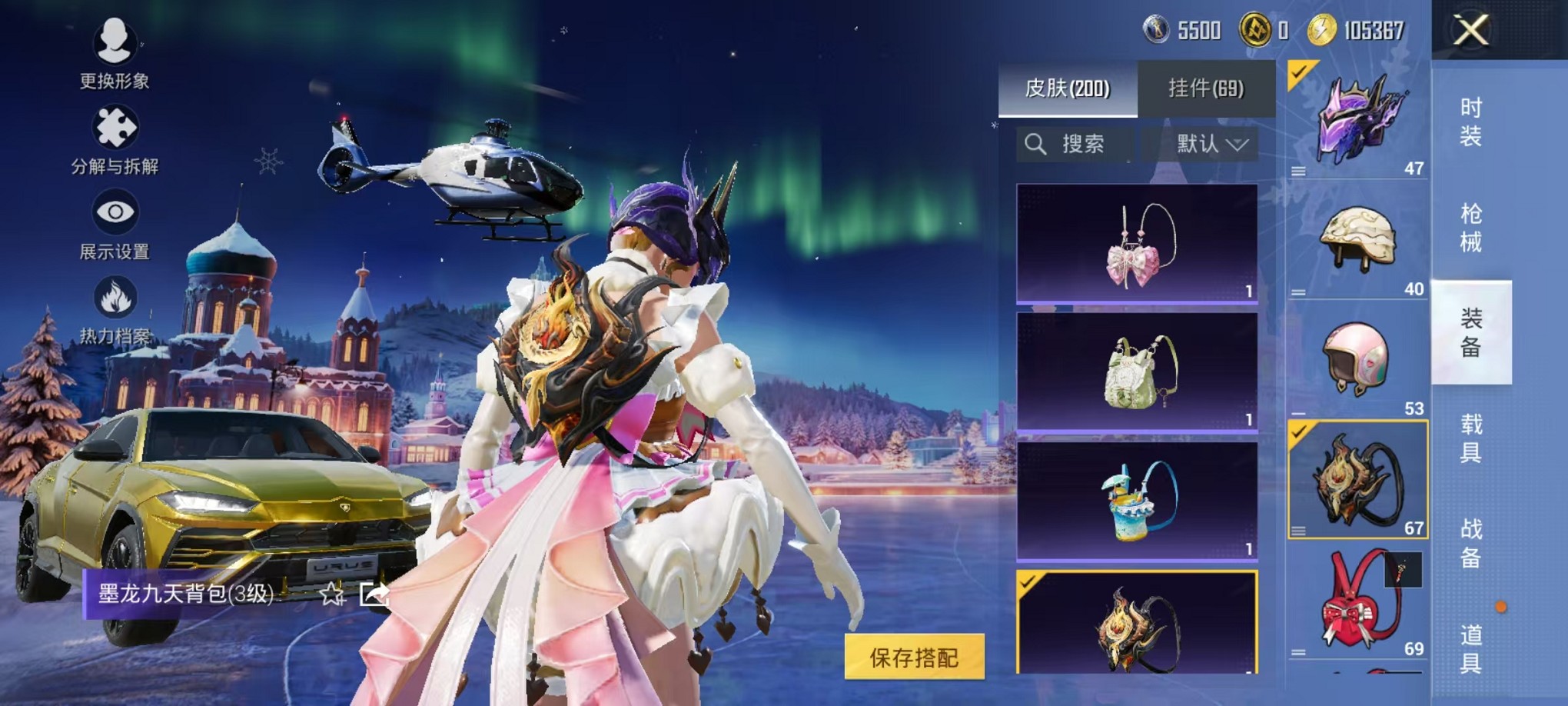Image resolution: width=1568 pixels, height=706 pixels.
Task: Click the search magnifier icon
Action: click(x=1037, y=144)
